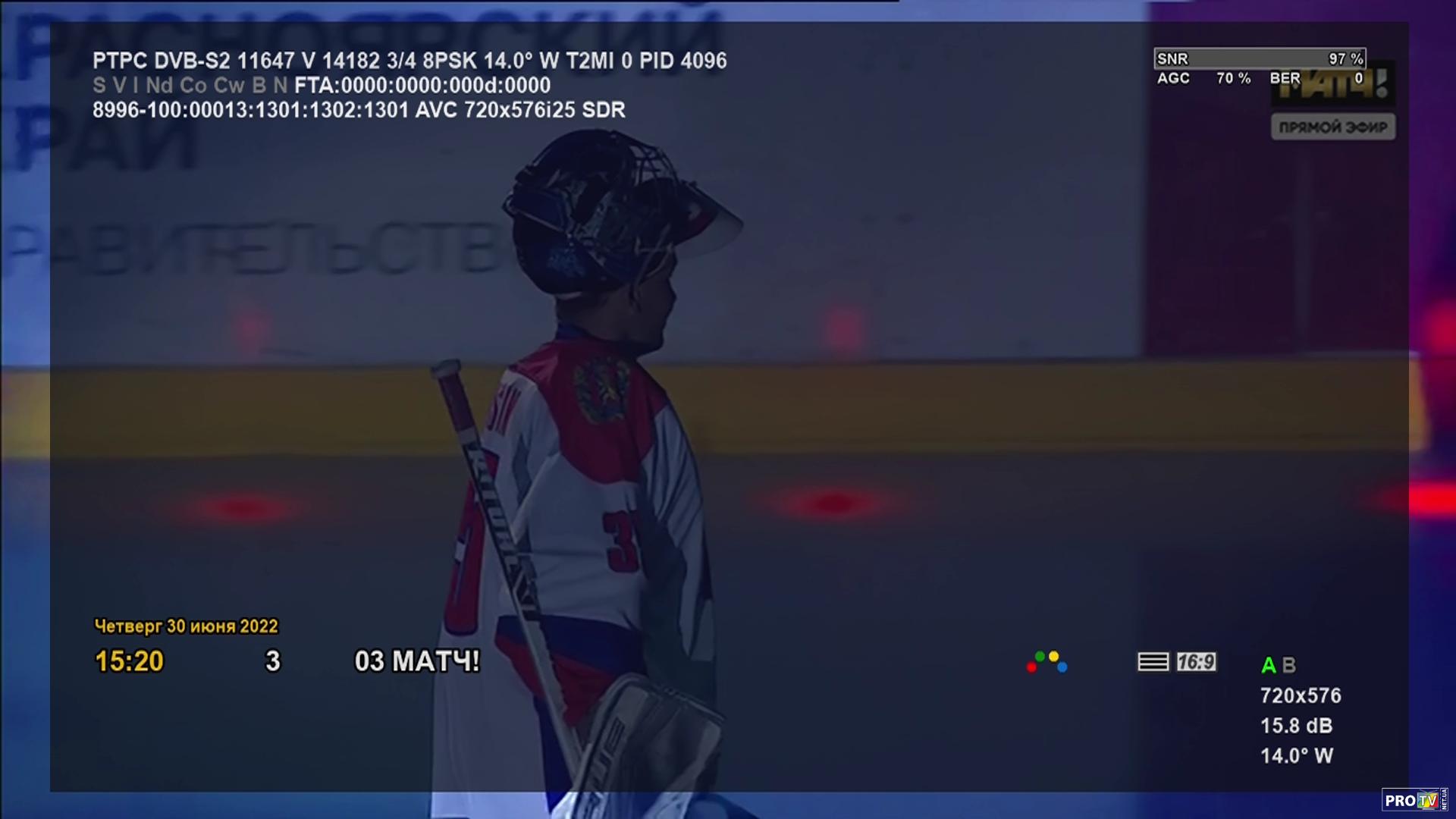Toggle the 16:9 aspect ratio indicator
Screen dimensions: 1456x819
(x=1196, y=662)
